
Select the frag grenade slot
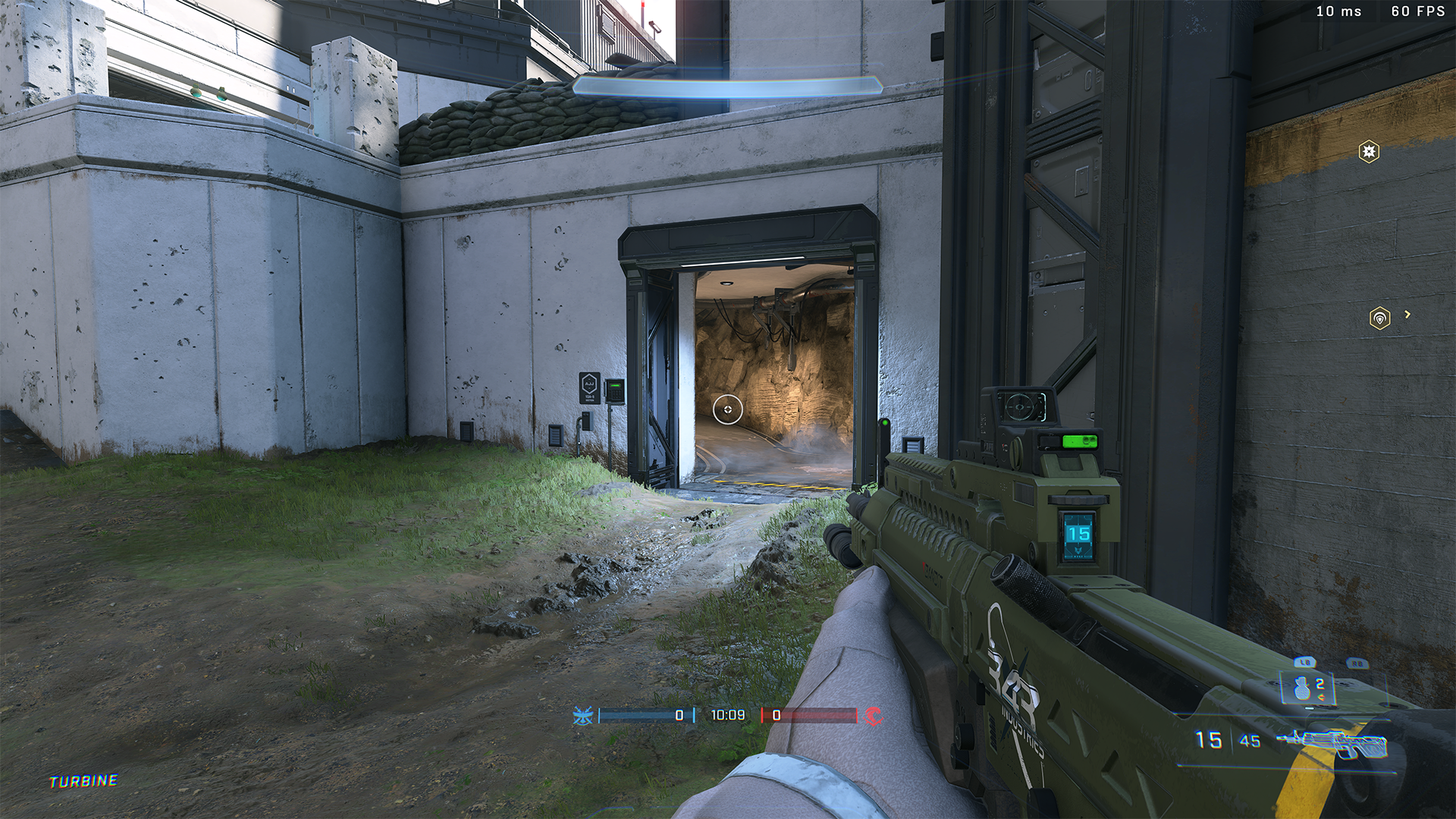coord(1303,689)
